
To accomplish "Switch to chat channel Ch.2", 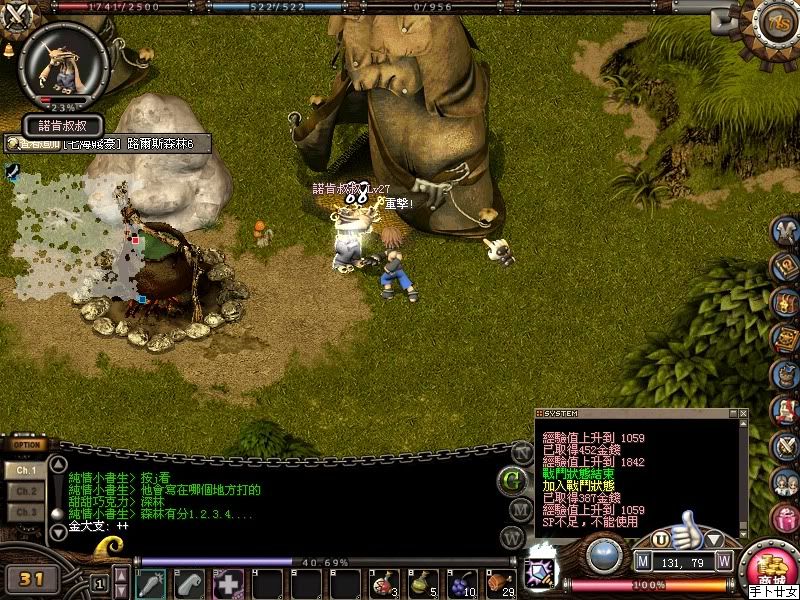I will [27, 491].
